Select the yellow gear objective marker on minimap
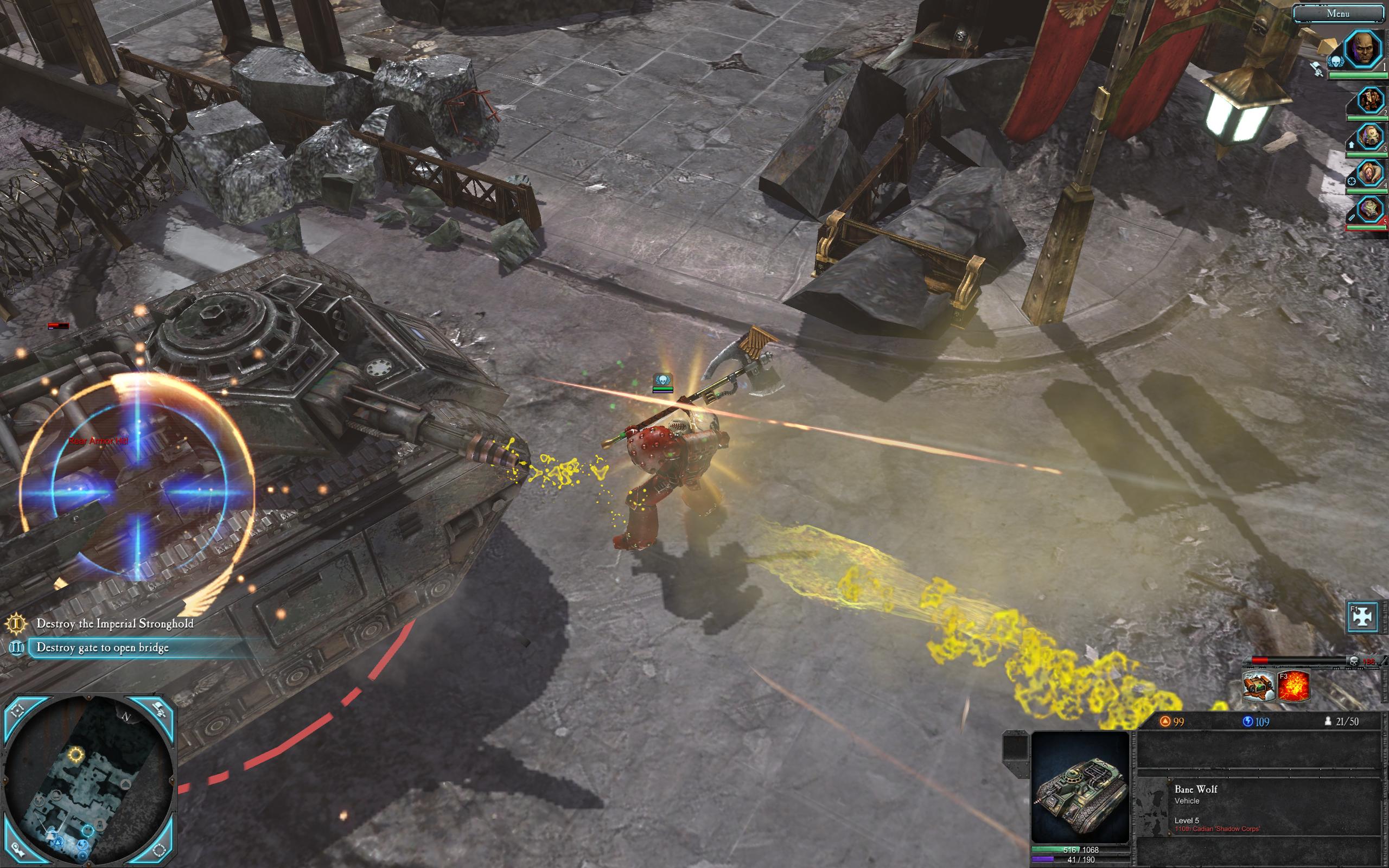1389x868 pixels. [x=75, y=754]
